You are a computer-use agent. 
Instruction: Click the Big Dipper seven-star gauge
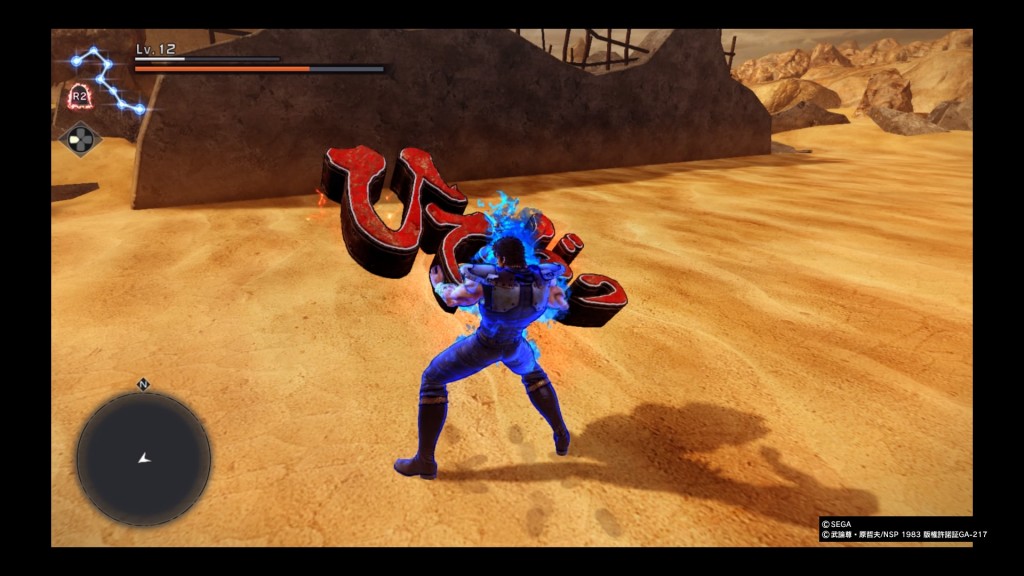click(106, 79)
